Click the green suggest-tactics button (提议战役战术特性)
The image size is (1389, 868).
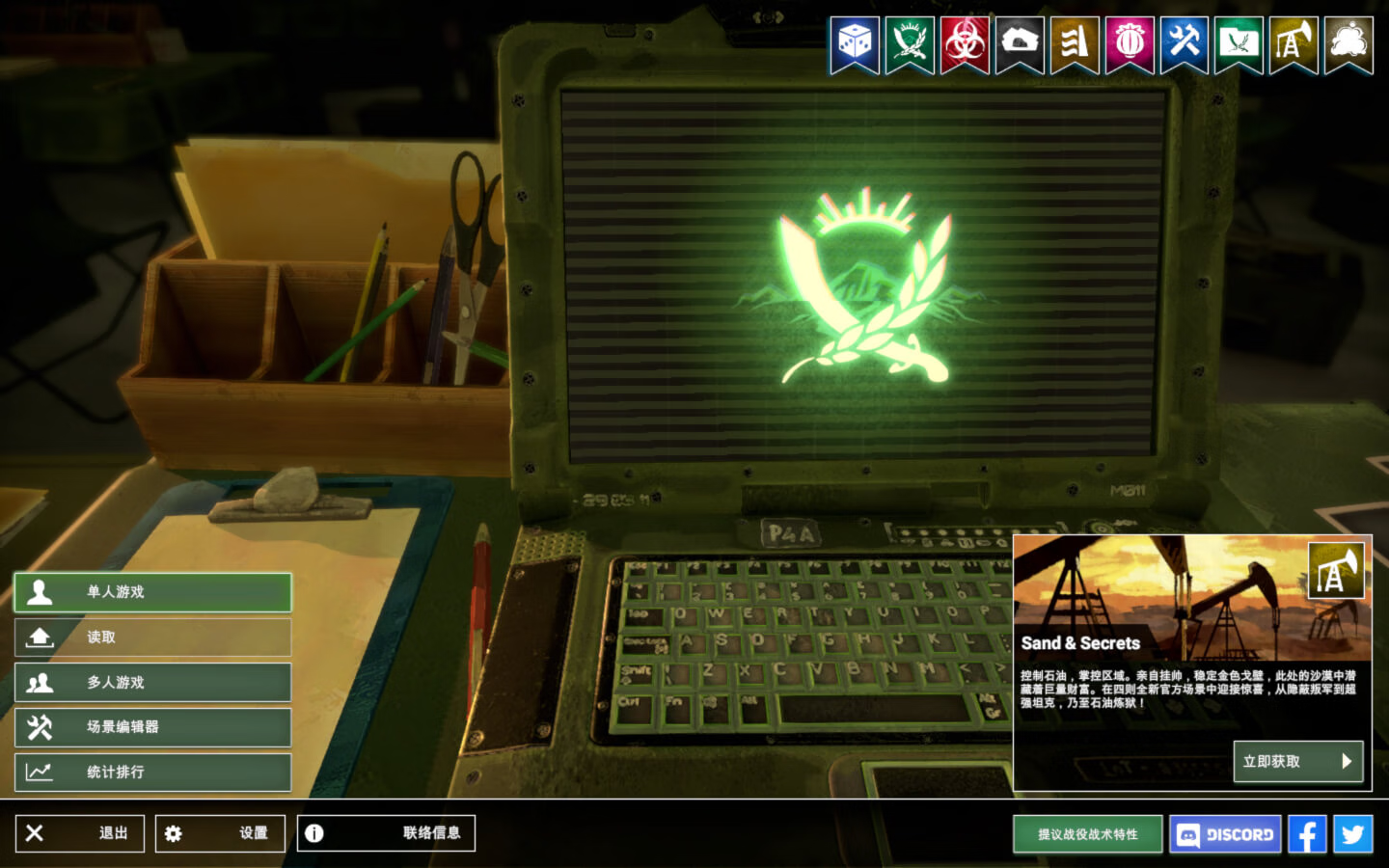[1087, 834]
